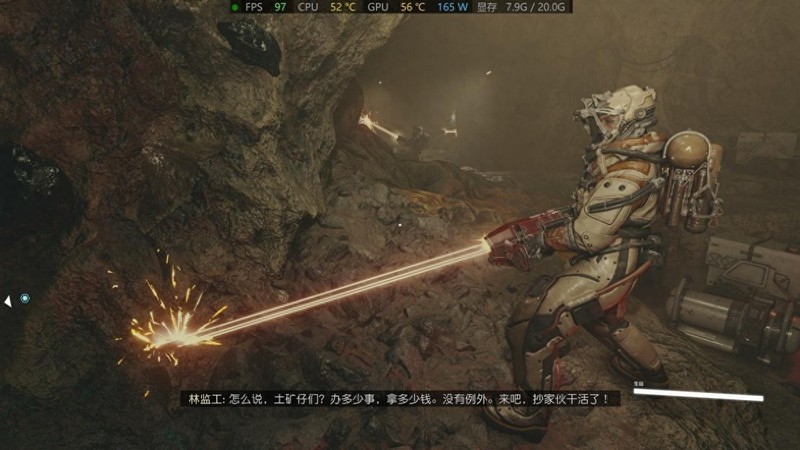This screenshot has height=450, width=800.
Task: Click the green dot on the performance overlay
Action: (234, 7)
